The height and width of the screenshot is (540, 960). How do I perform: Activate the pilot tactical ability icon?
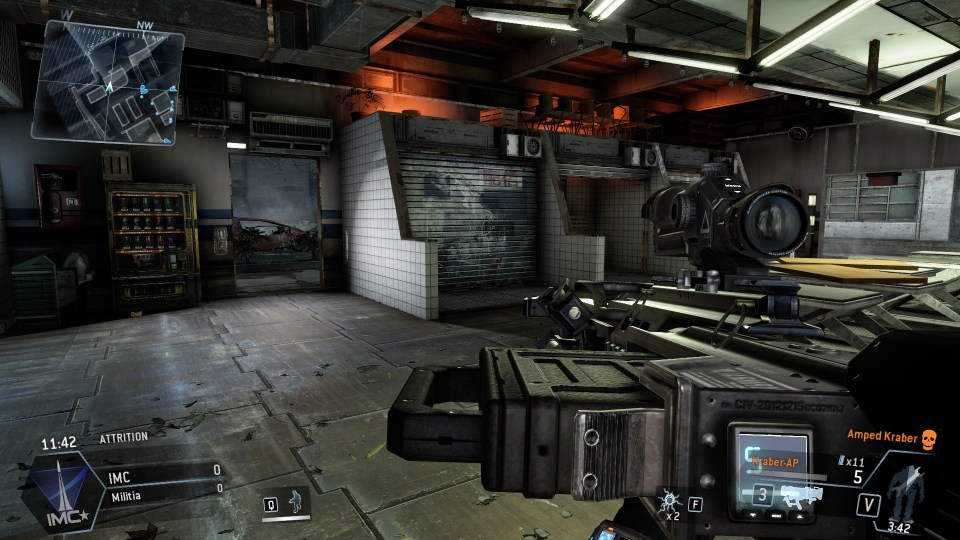pos(297,503)
